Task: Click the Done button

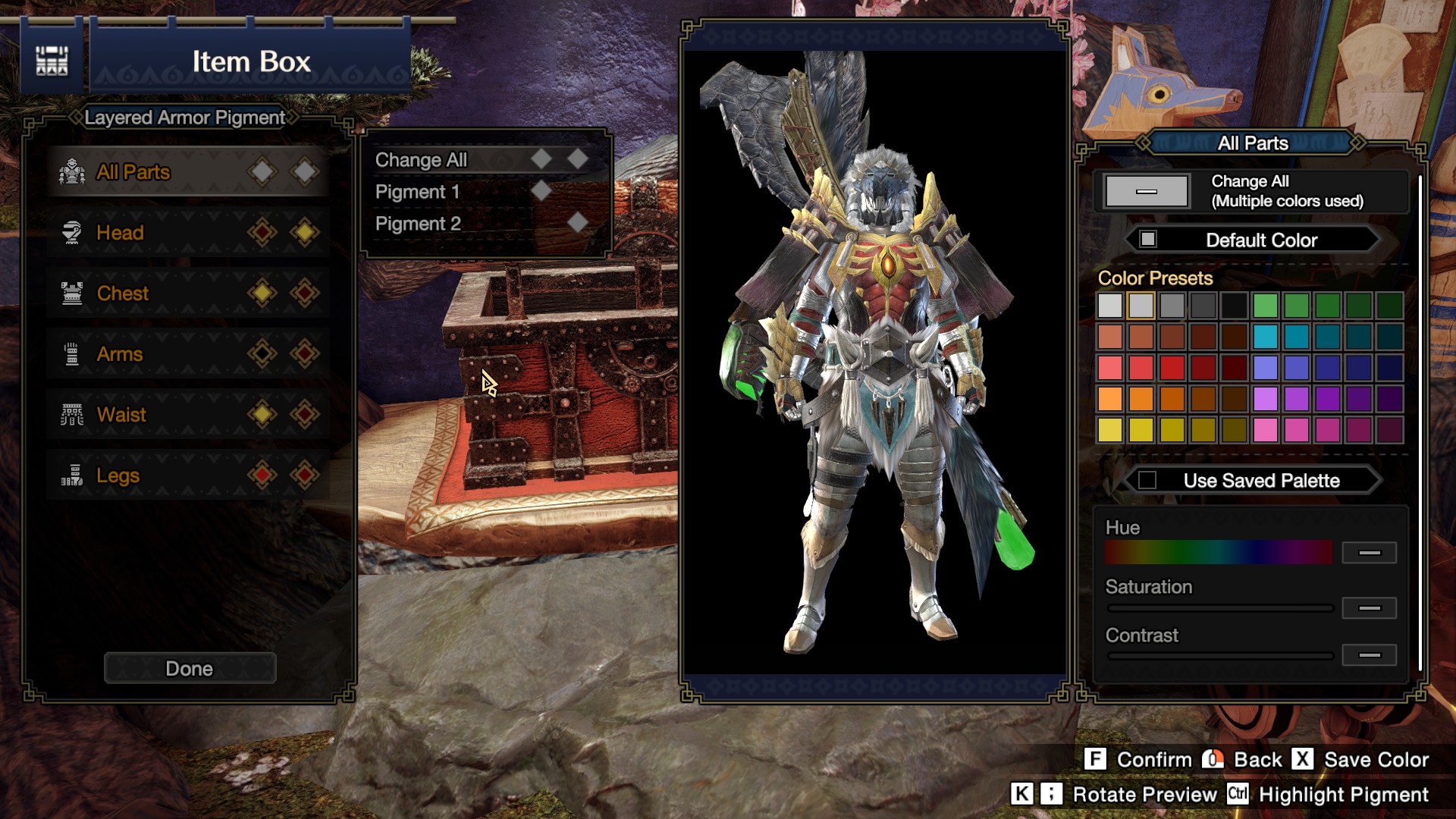Action: (190, 668)
